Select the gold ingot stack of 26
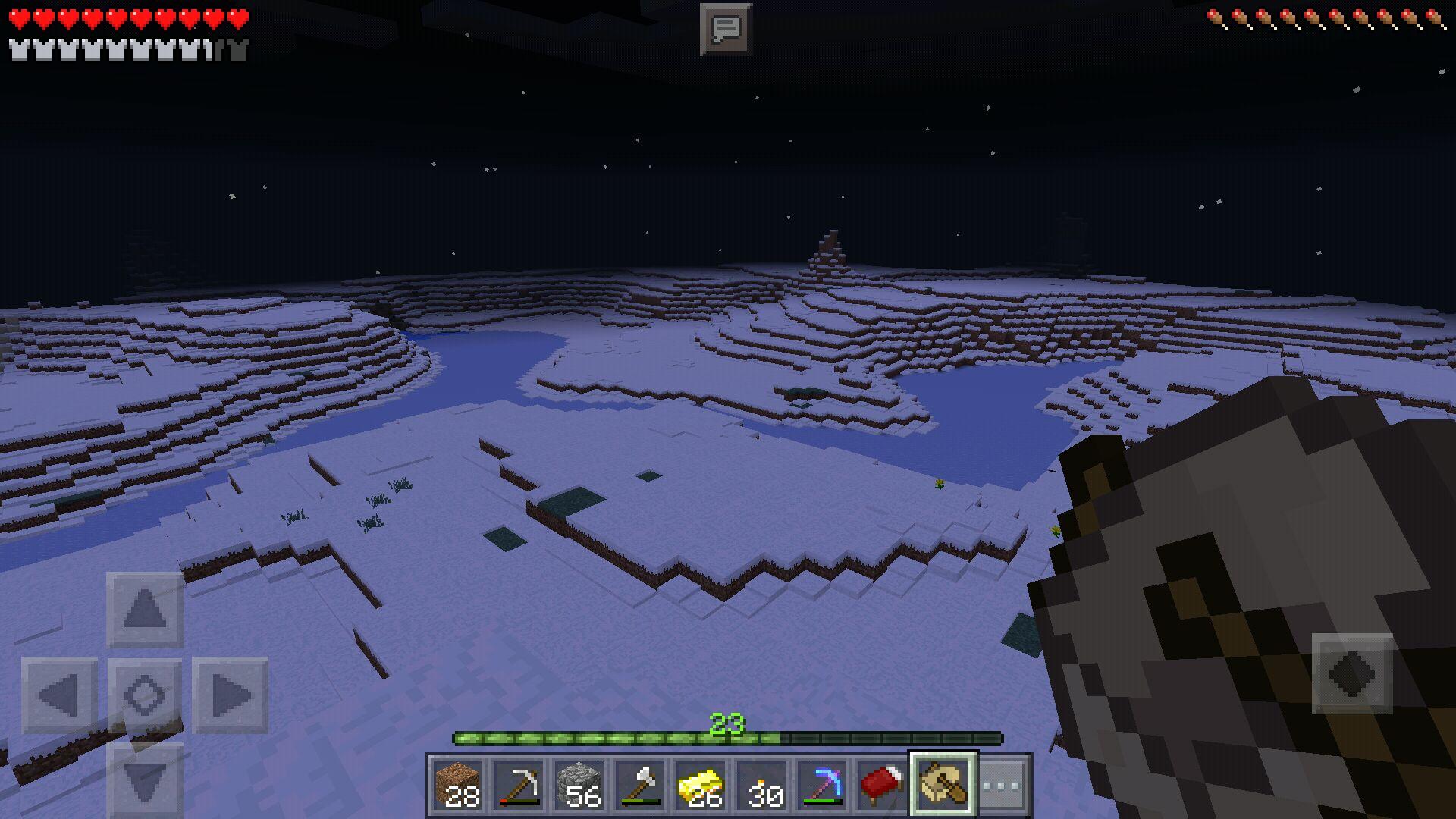Viewport: 1456px width, 819px height. coord(701,785)
